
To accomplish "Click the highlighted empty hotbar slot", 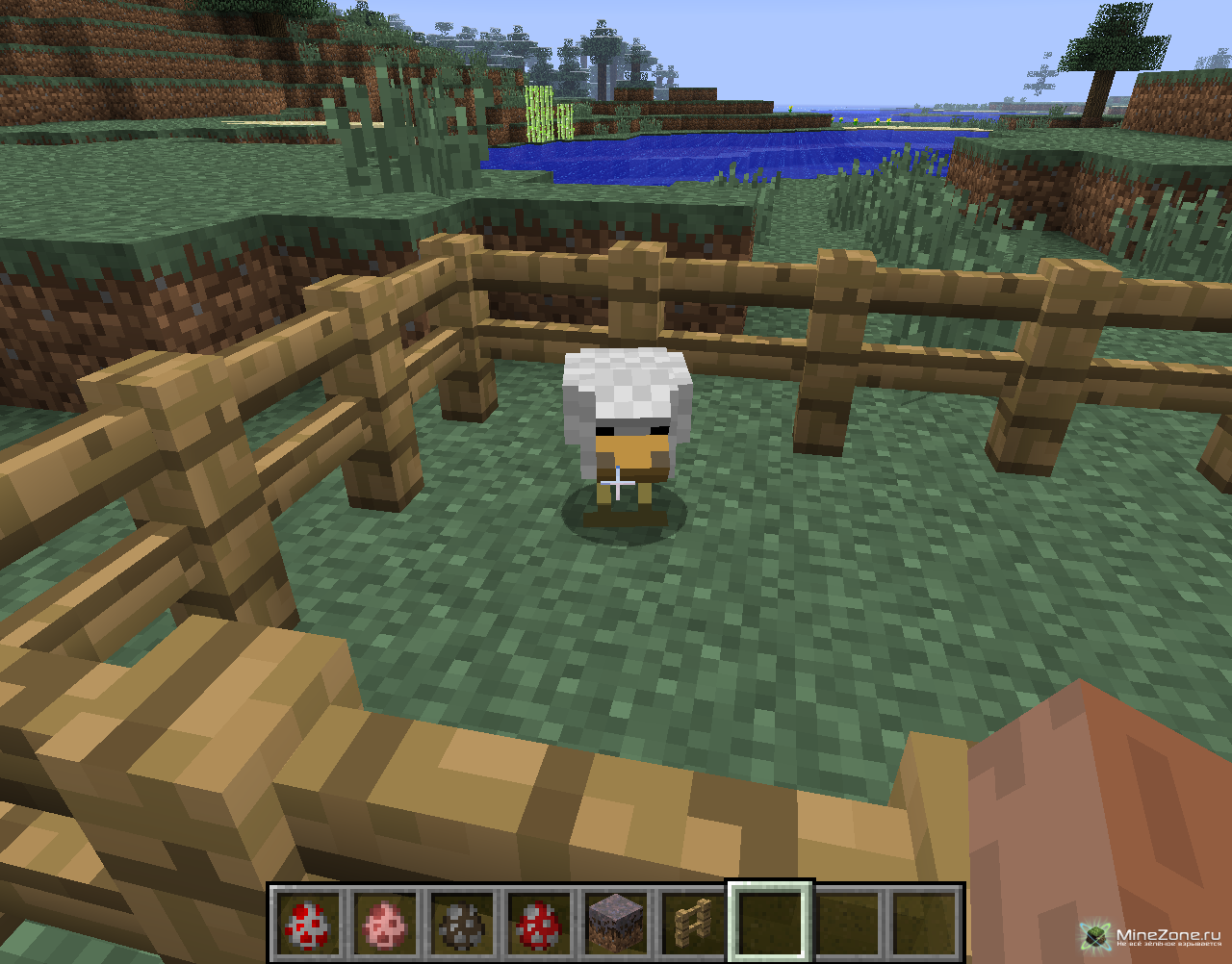I will pos(770,922).
